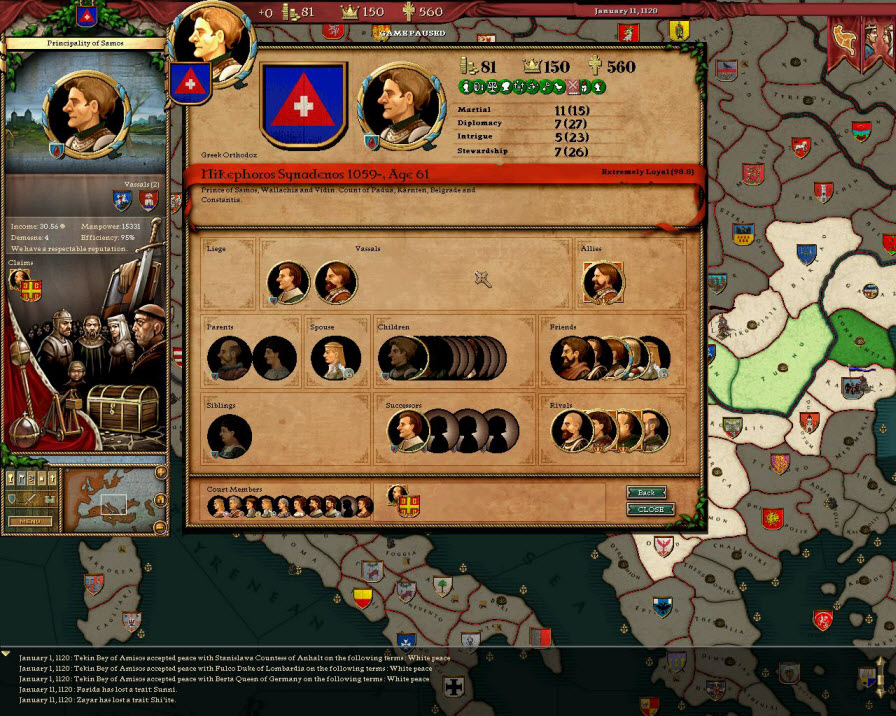Click the yellow cross claim shield
The width and height of the screenshot is (896, 716).
pos(32,290)
